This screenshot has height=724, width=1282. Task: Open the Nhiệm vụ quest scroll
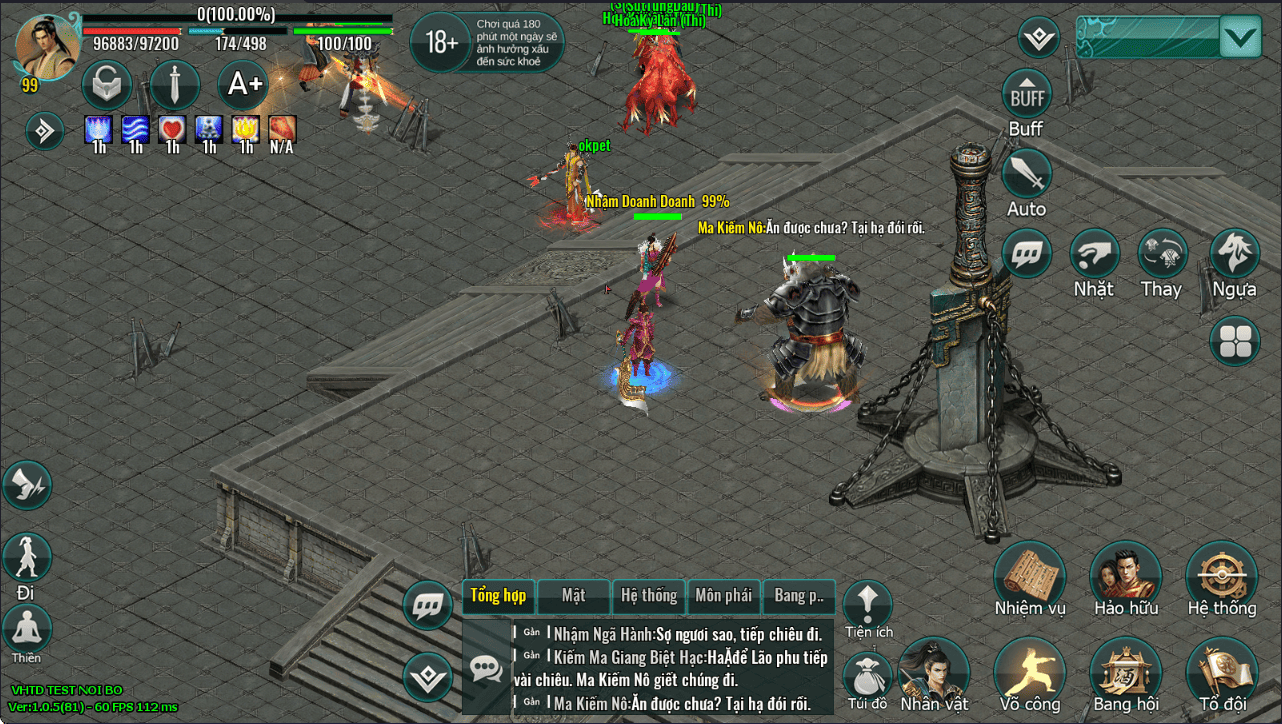coord(1030,577)
